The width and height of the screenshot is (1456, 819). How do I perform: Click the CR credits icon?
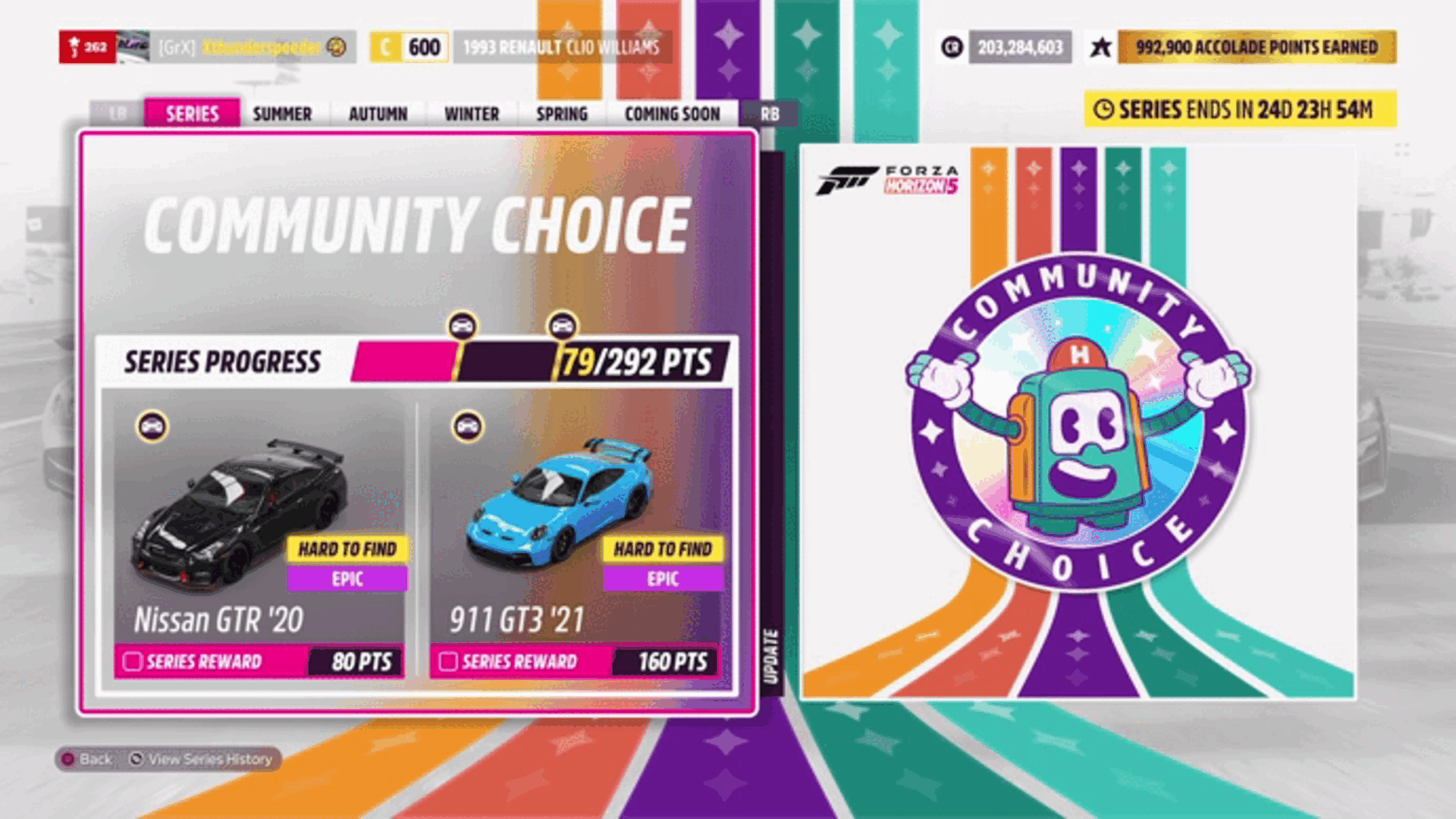951,47
